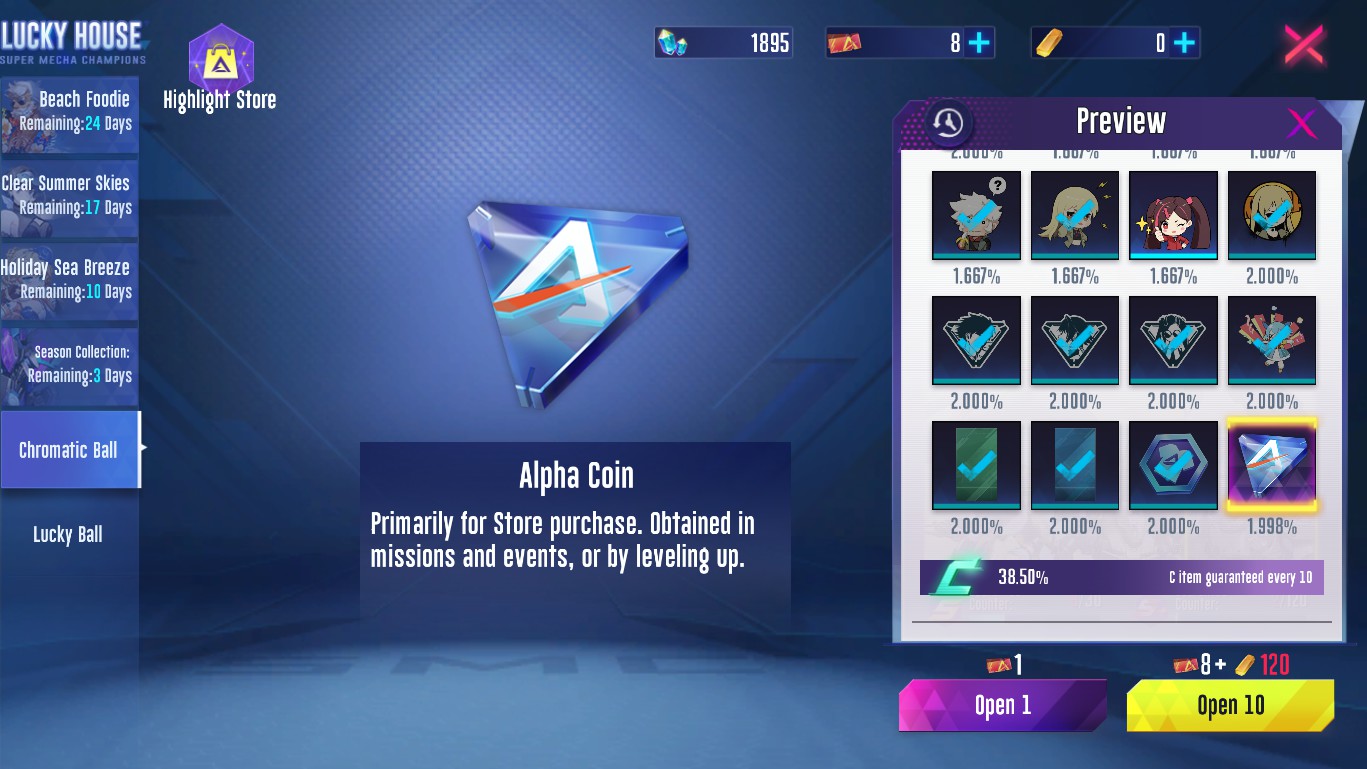The image size is (1367, 769).
Task: Select the hexagon badge reward tile
Action: tap(1173, 465)
